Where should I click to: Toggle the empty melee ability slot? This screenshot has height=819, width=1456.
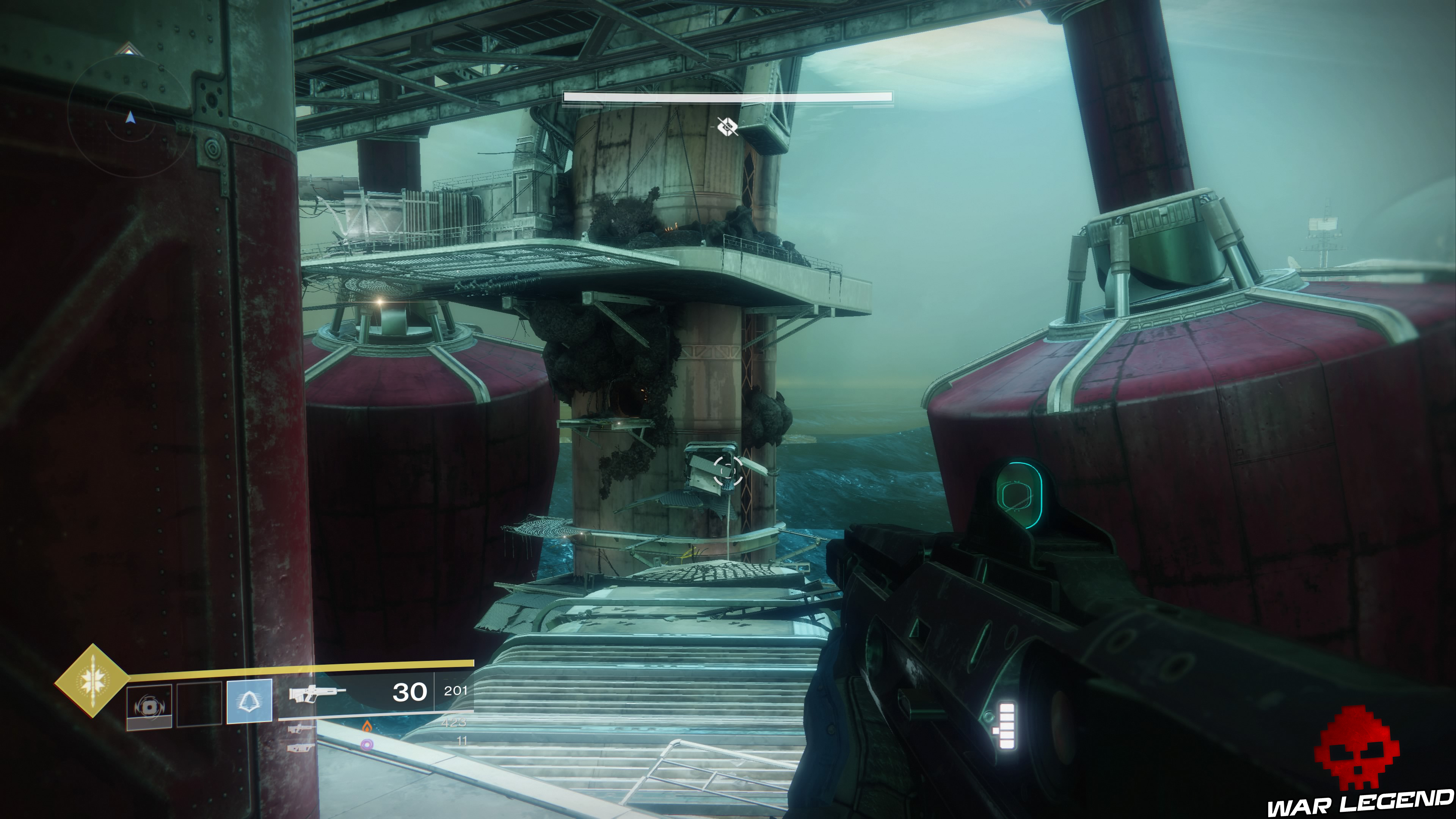coord(201,704)
